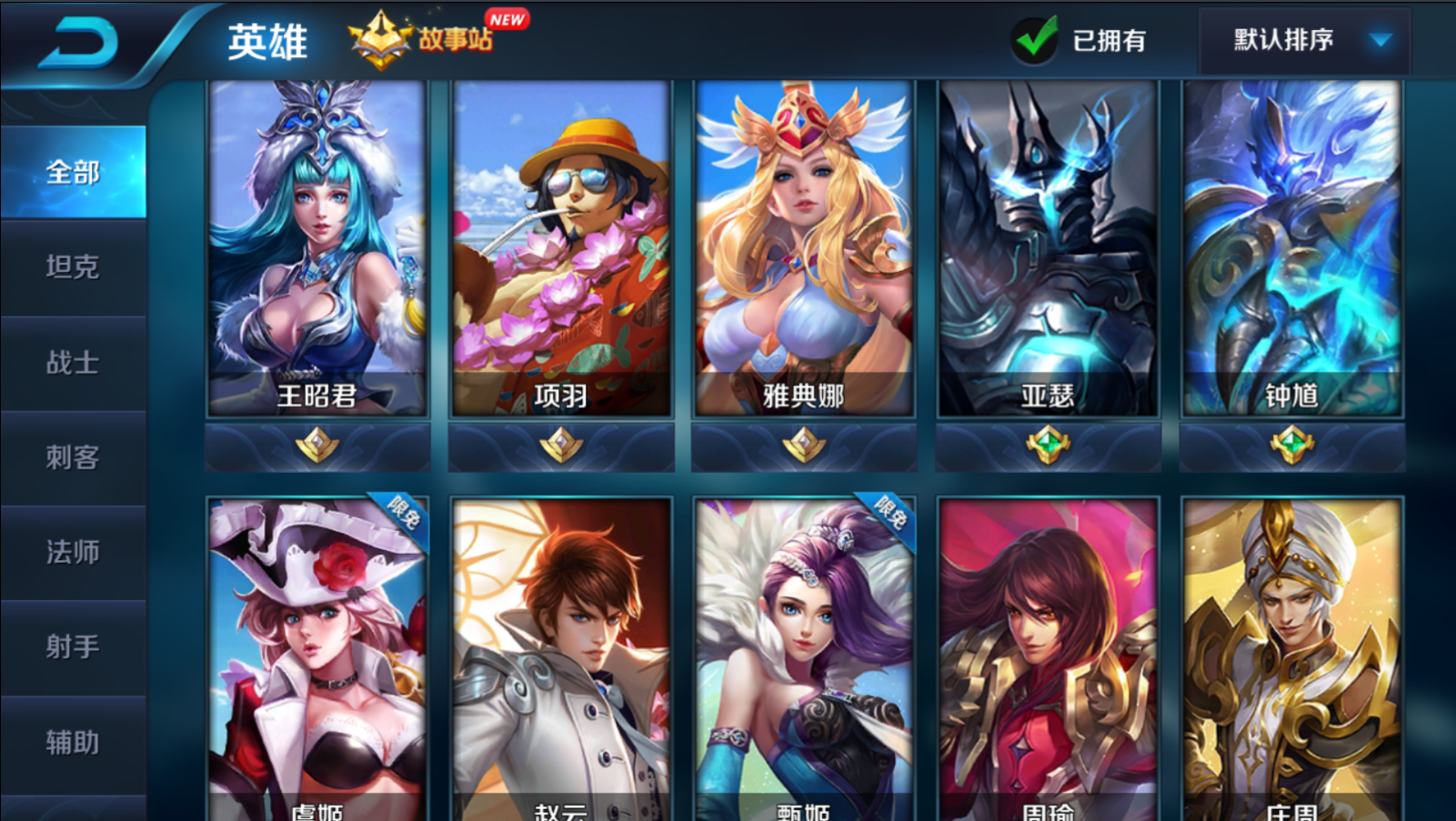Choose the 甄姬 purple-haired hero card
Screen dimensions: 1456x821
tap(804, 659)
